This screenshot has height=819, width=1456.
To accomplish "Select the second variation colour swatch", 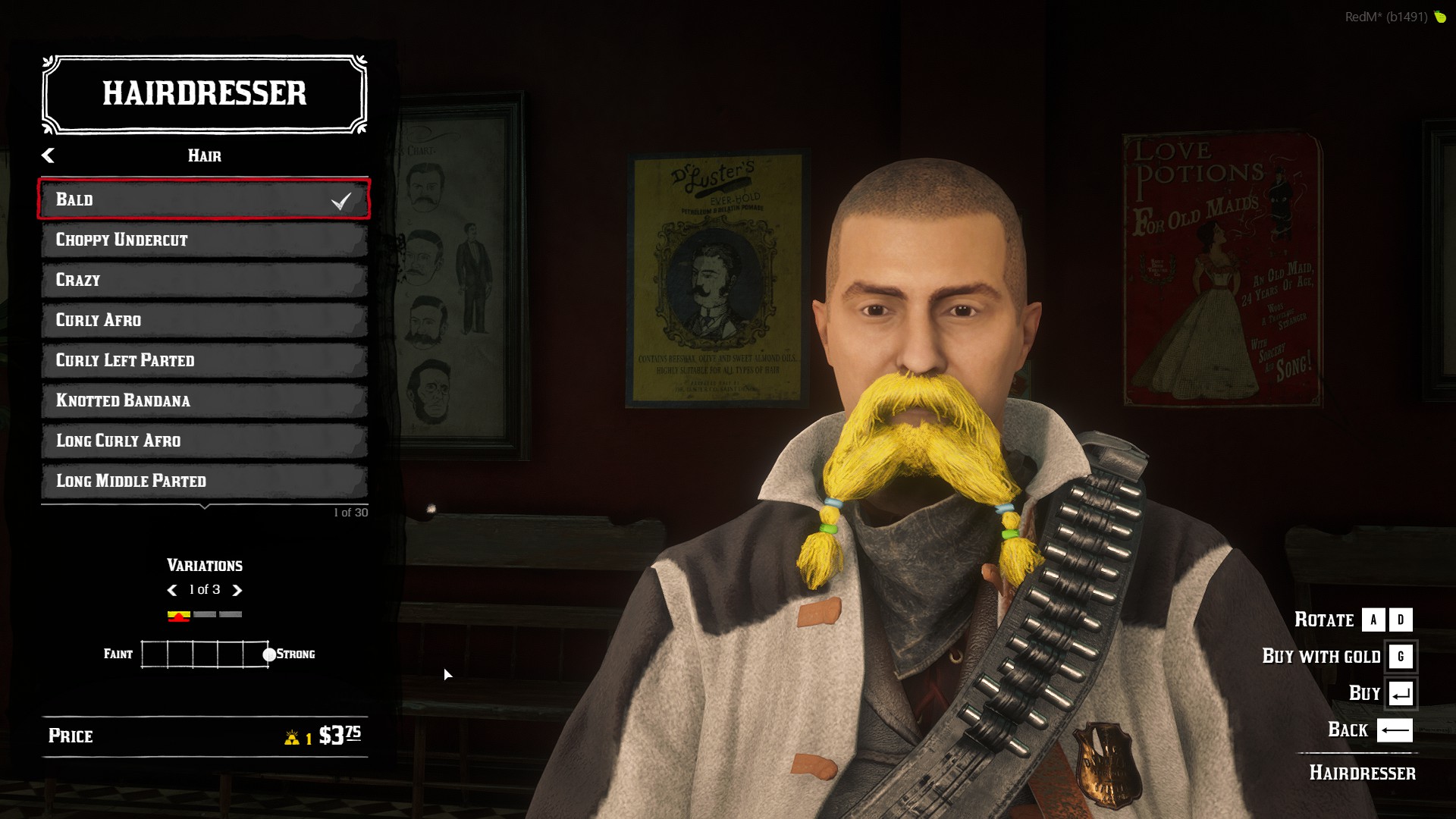I will pos(205,614).
